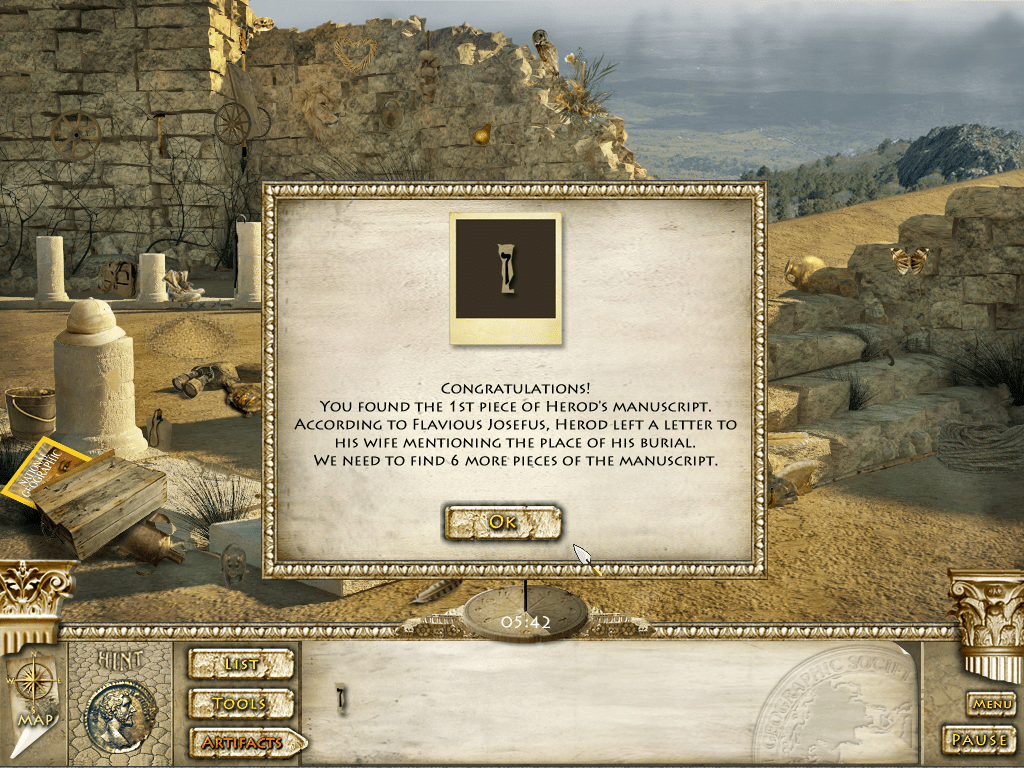1024x768 pixels.
Task: Show the Artifacts panel
Action: click(245, 743)
